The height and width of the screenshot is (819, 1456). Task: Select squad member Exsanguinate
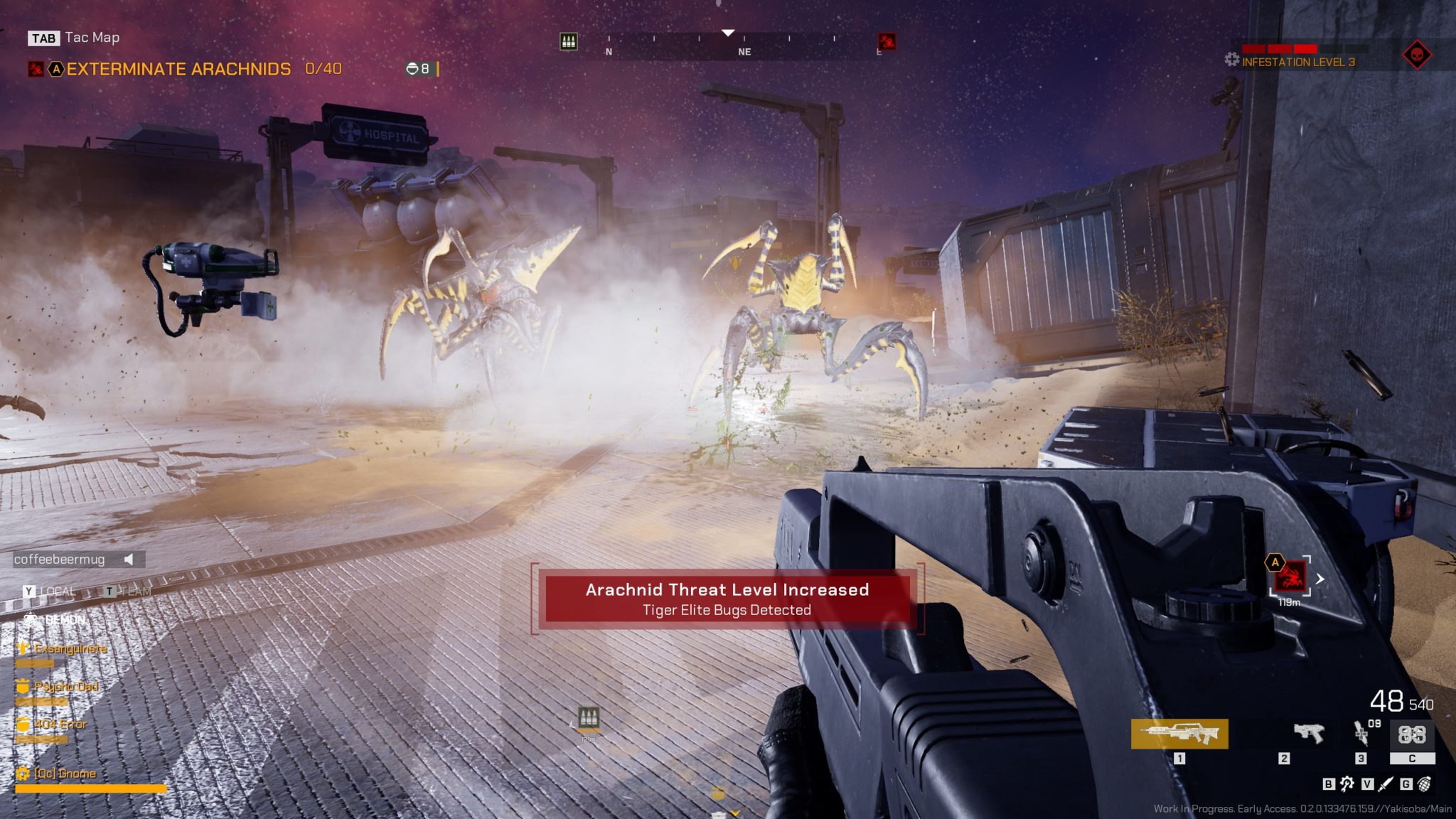(70, 648)
